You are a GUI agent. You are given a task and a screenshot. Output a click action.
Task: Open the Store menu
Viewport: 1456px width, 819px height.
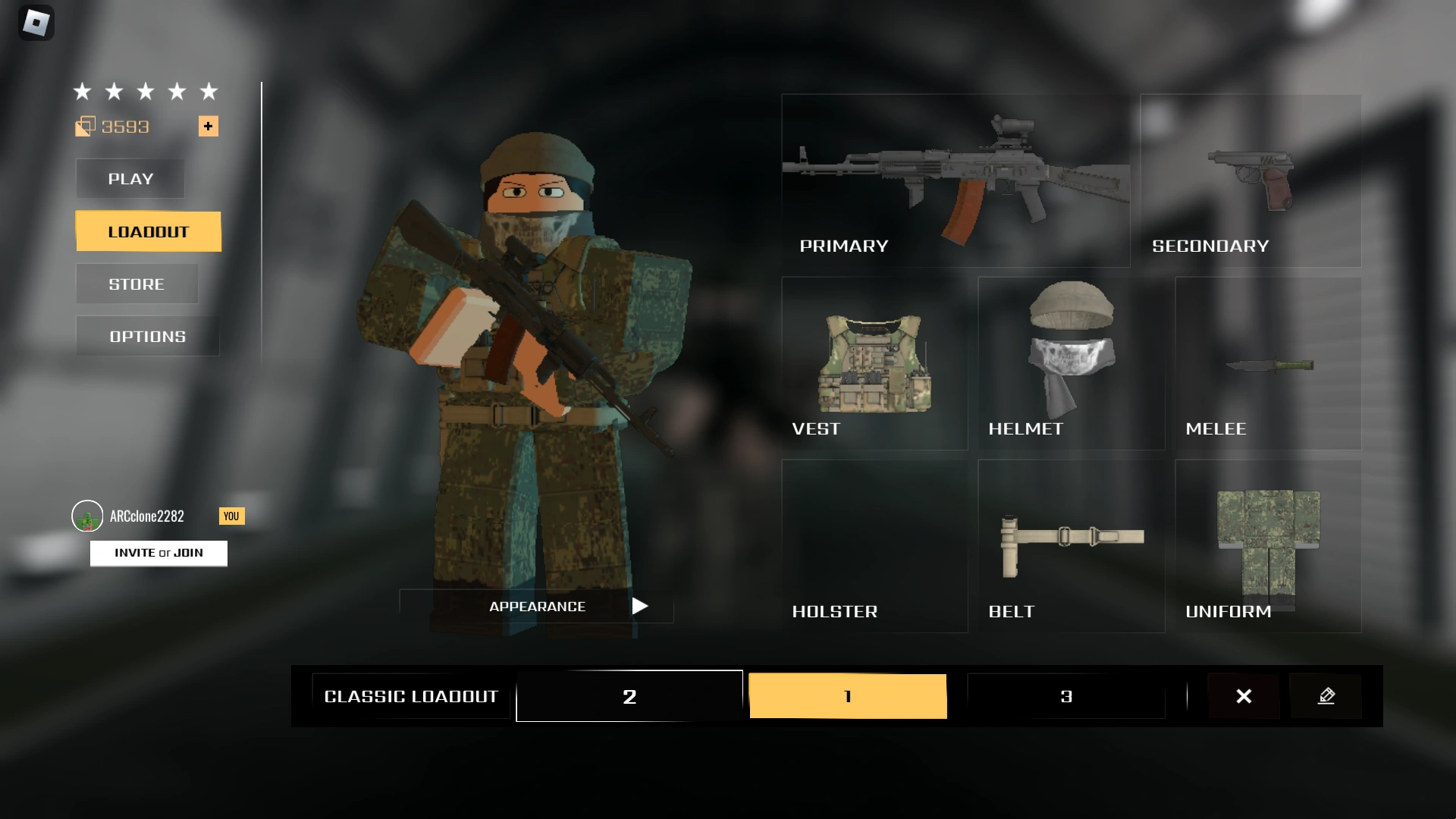point(136,284)
